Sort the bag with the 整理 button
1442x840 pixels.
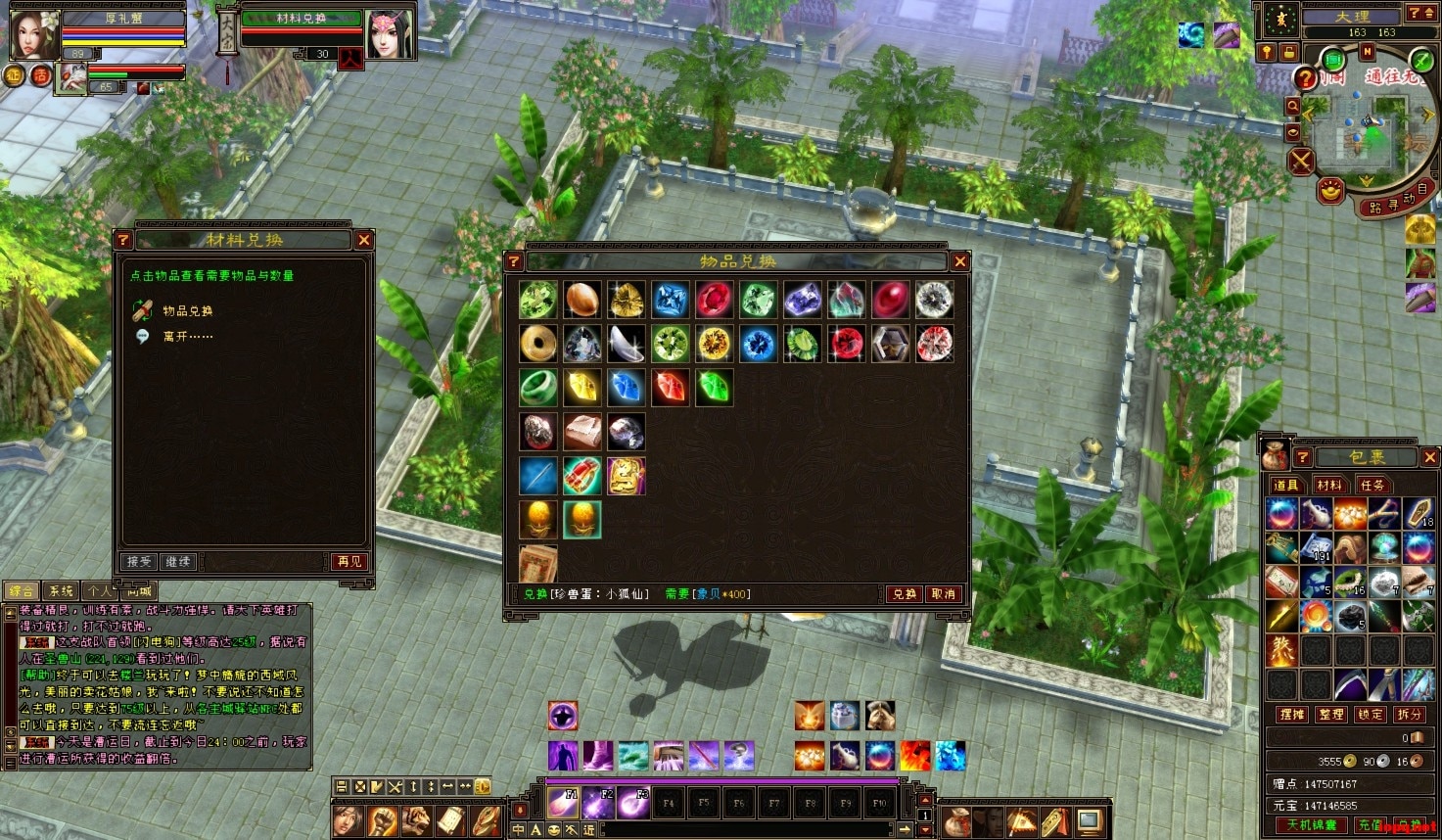[1331, 715]
